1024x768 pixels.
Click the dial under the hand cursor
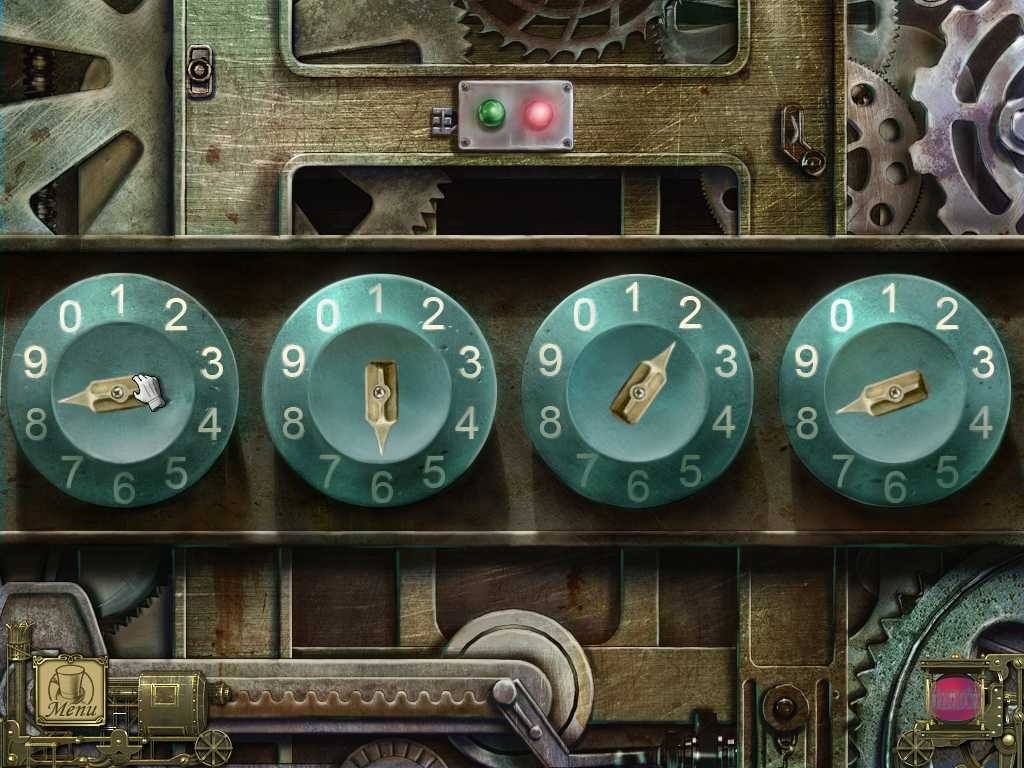point(122,390)
